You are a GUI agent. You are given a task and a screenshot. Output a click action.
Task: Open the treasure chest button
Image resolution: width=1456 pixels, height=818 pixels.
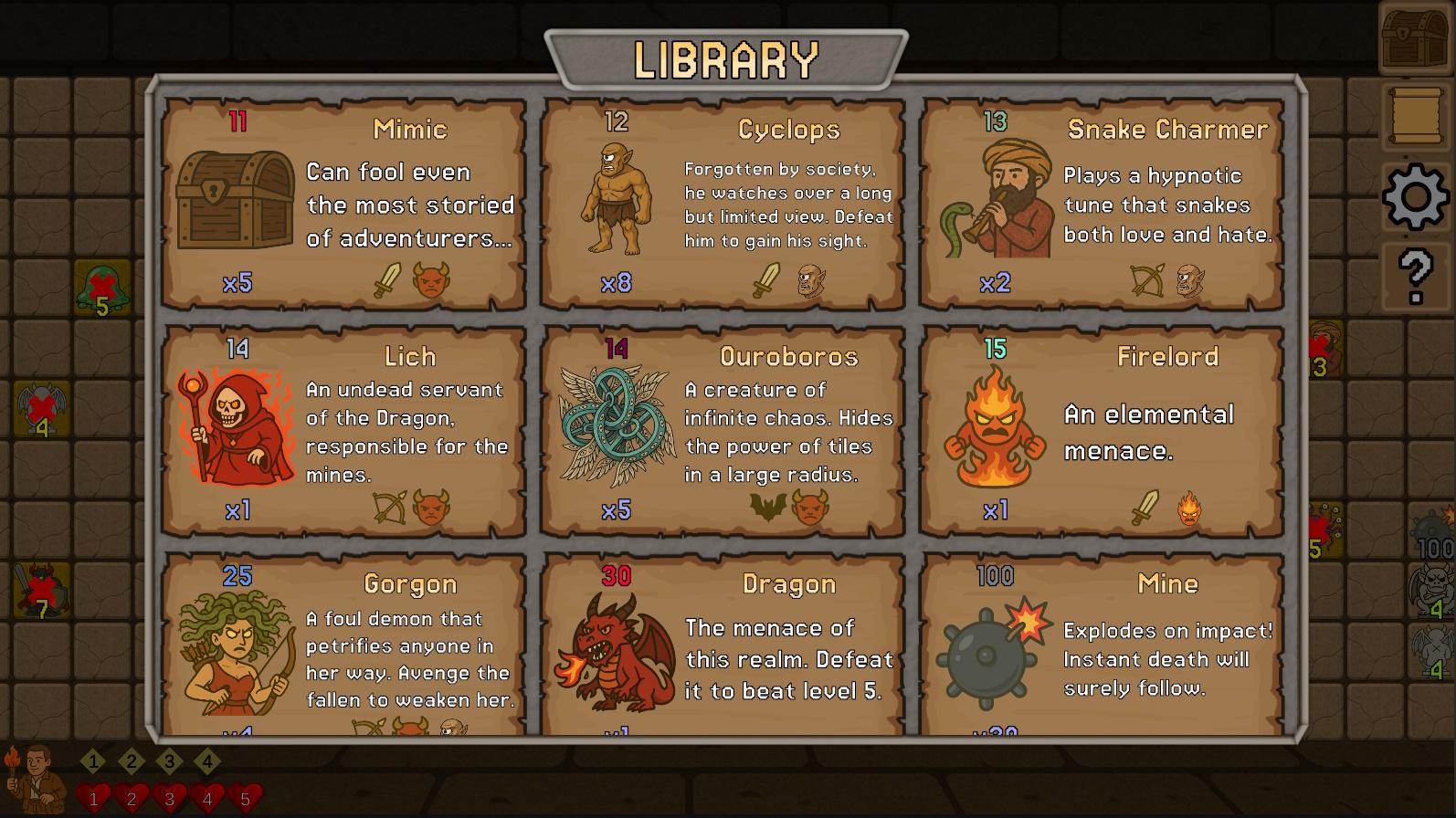coord(1415,37)
